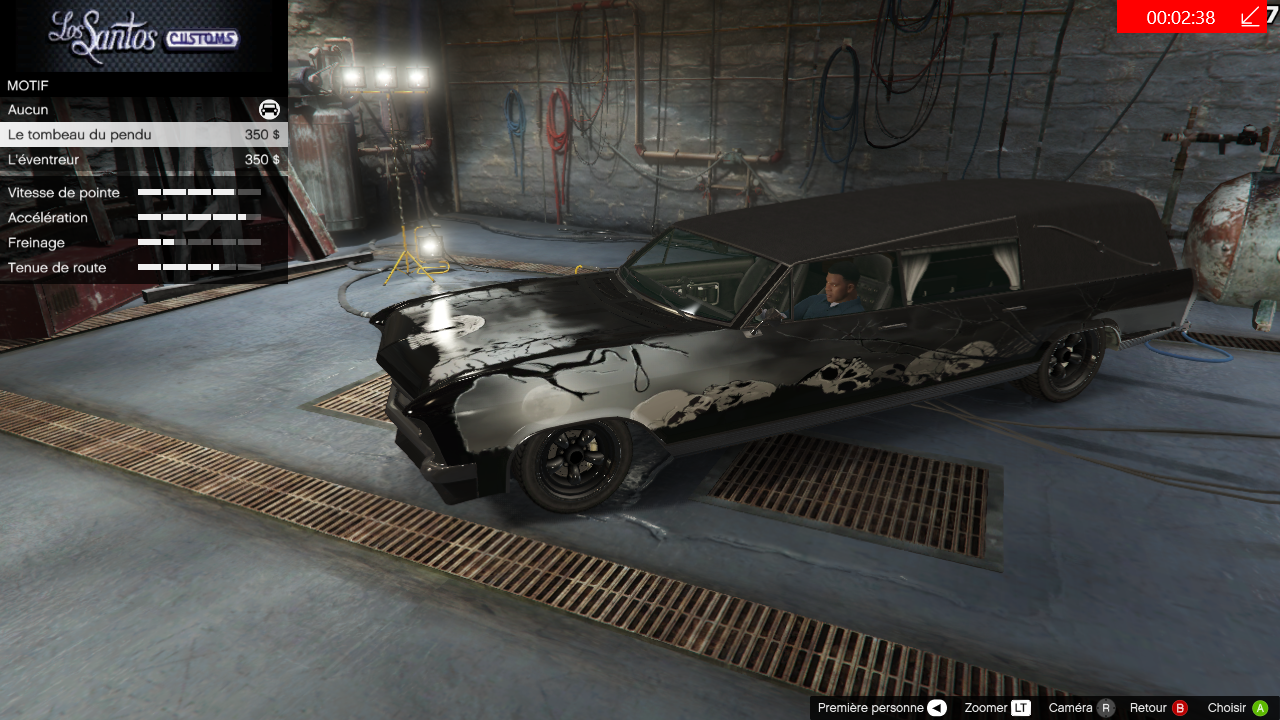Select the L'éventreur livery
Viewport: 1280px width, 720px height.
point(143,160)
